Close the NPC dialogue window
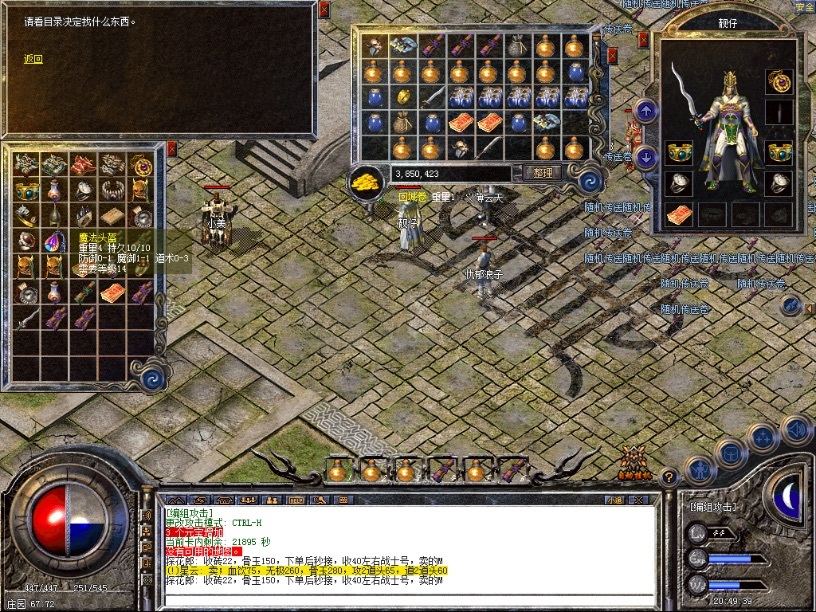 [324, 10]
